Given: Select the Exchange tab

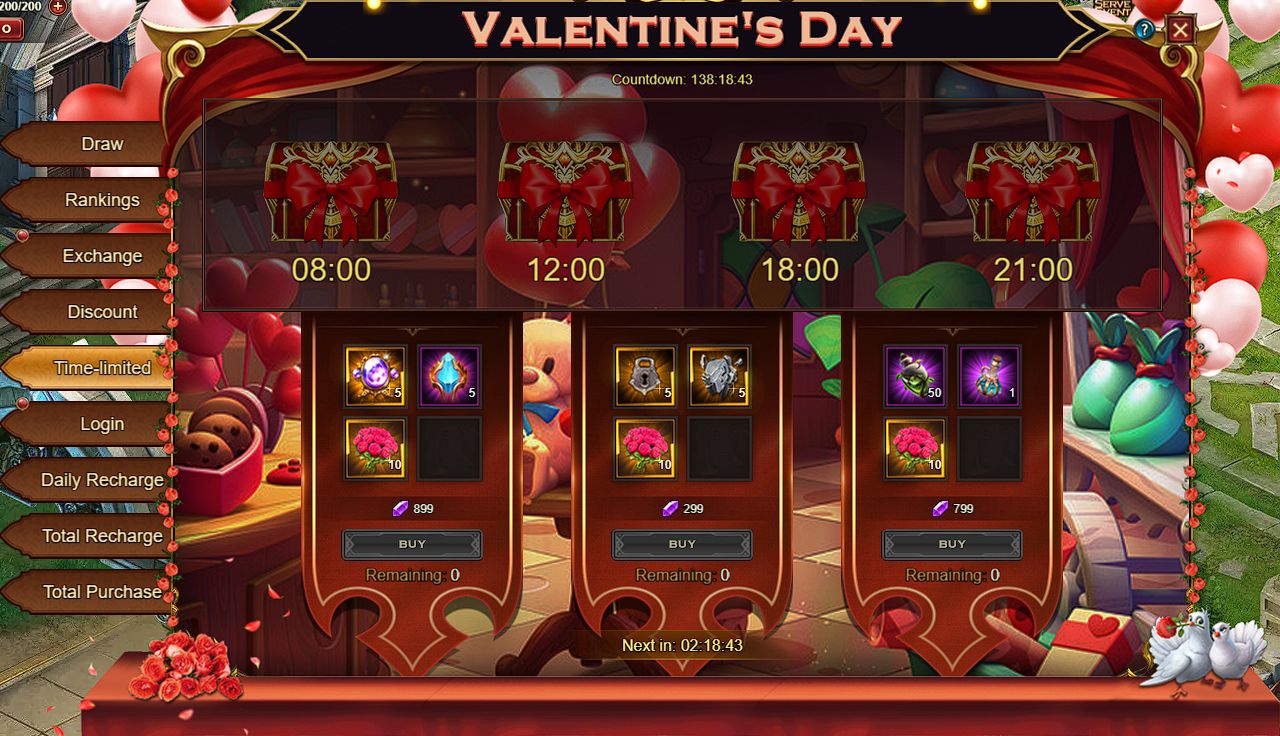Looking at the screenshot, I should point(101,256).
